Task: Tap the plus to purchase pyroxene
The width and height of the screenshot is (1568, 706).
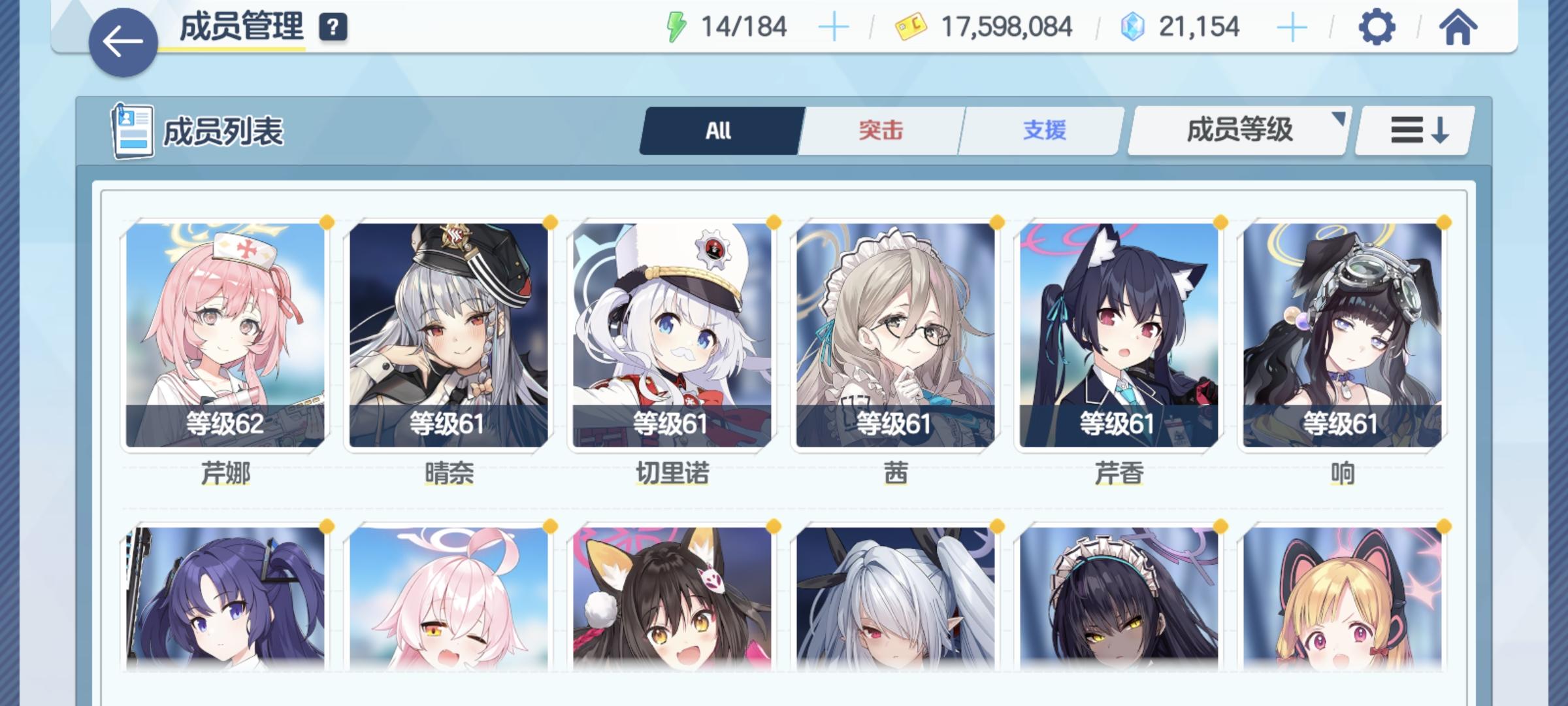Action: click(x=1292, y=26)
